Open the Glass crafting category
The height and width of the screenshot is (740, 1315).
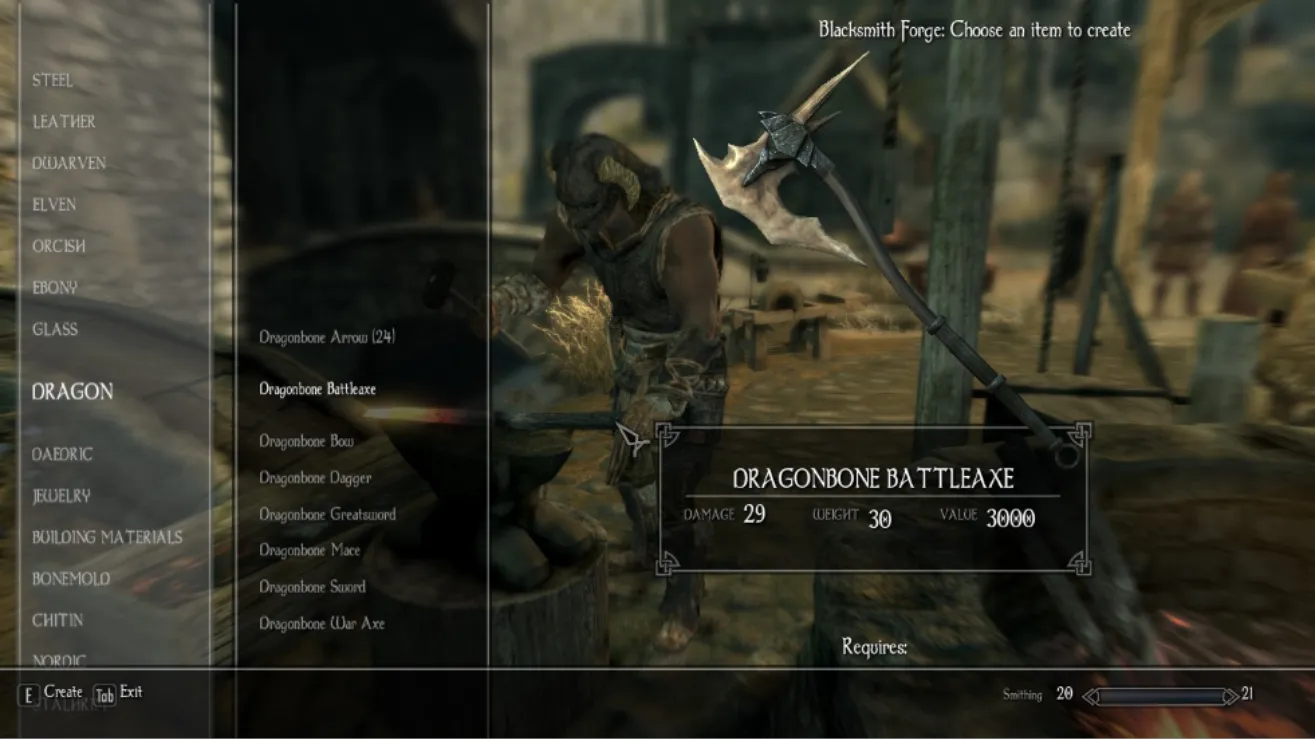[54, 329]
